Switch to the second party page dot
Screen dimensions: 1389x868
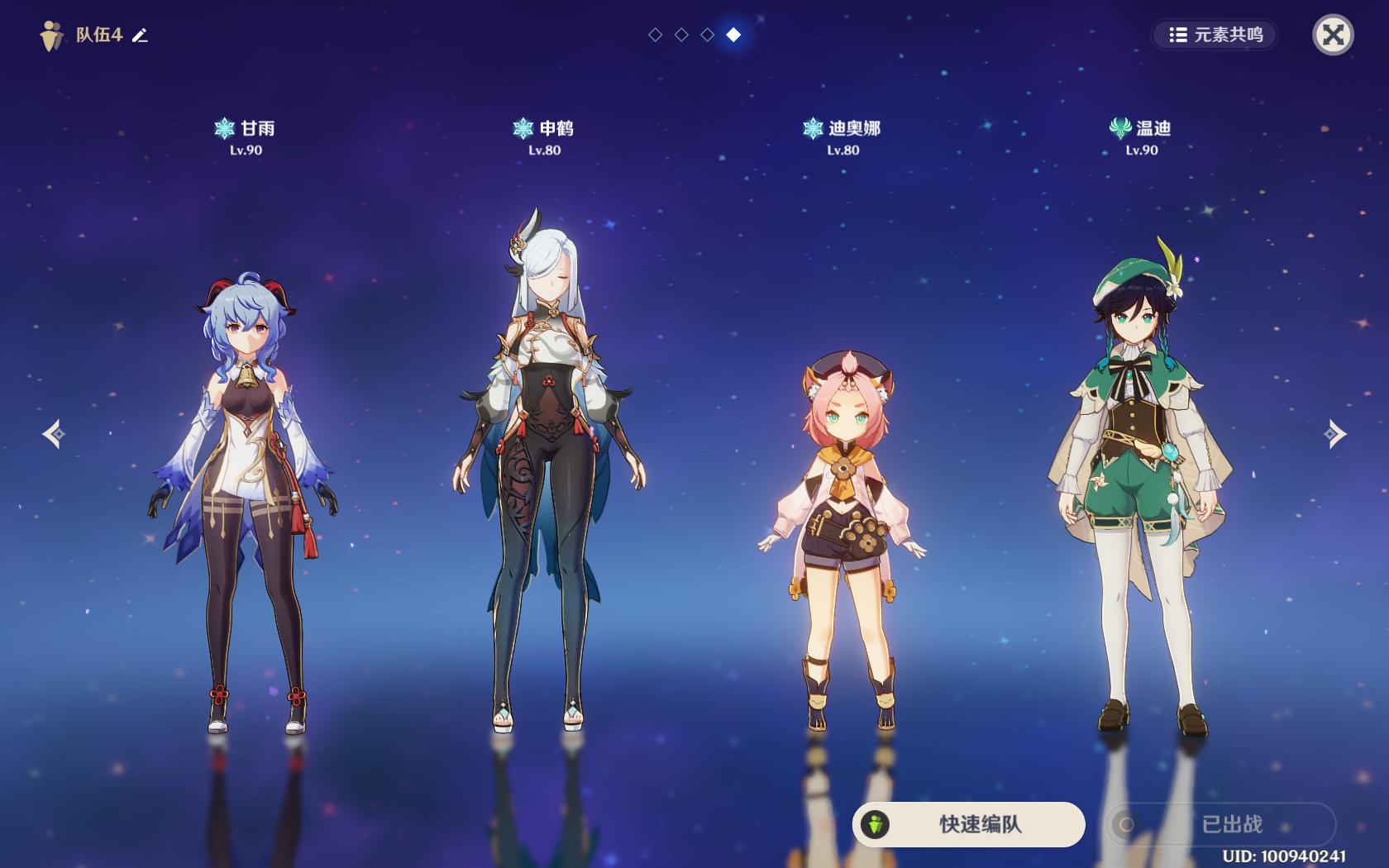coord(681,35)
